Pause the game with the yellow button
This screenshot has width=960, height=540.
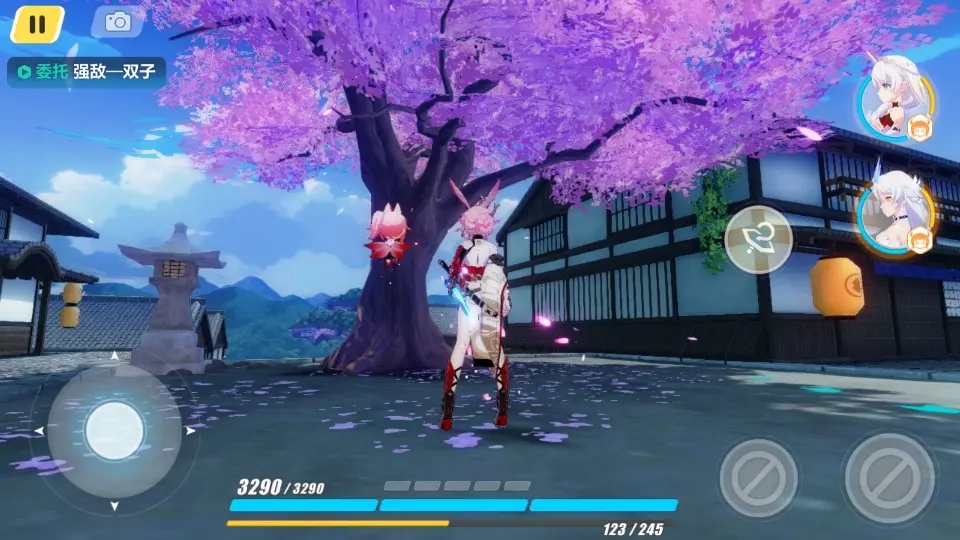37,24
